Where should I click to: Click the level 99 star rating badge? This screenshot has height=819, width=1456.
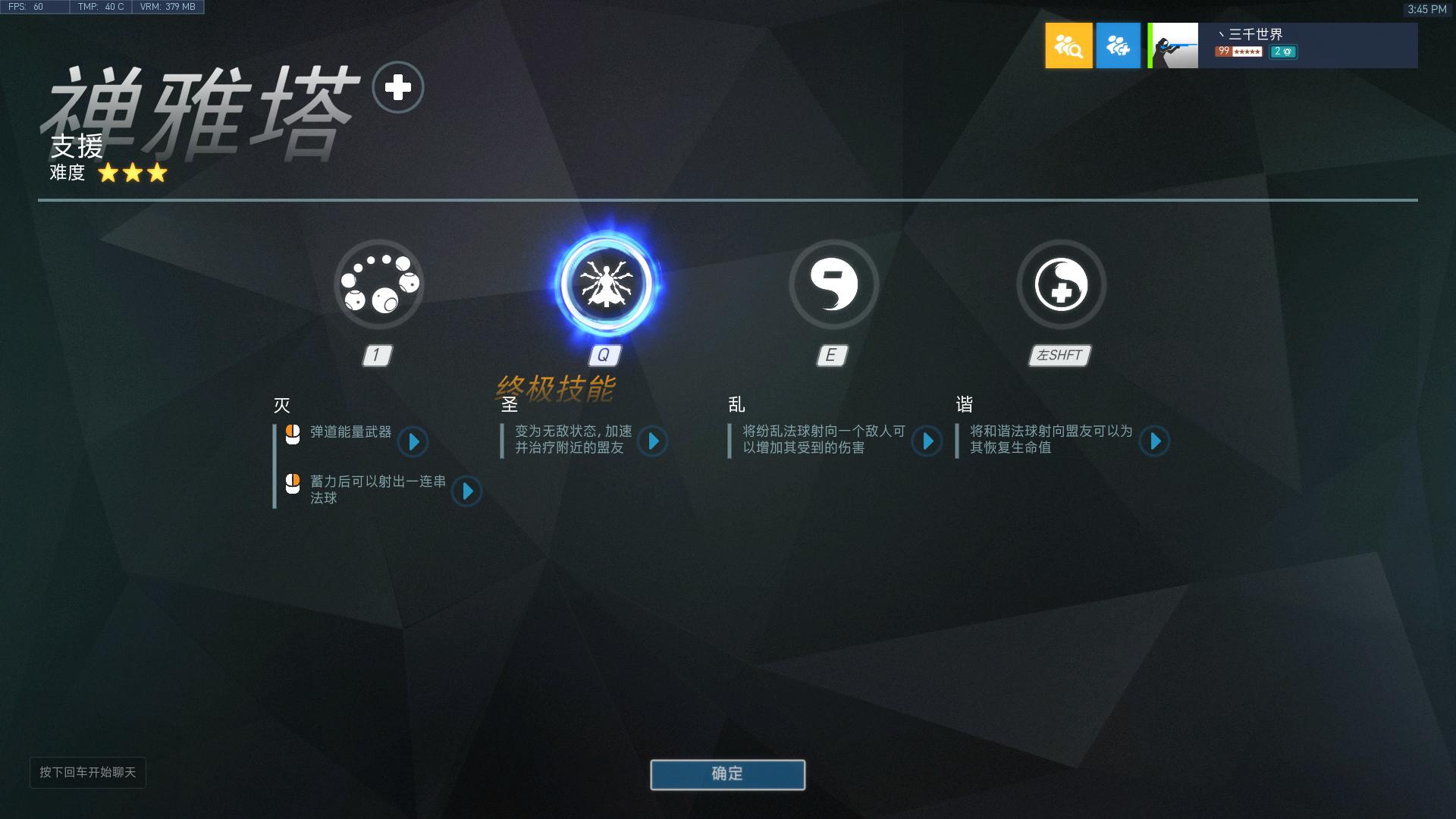(1238, 51)
